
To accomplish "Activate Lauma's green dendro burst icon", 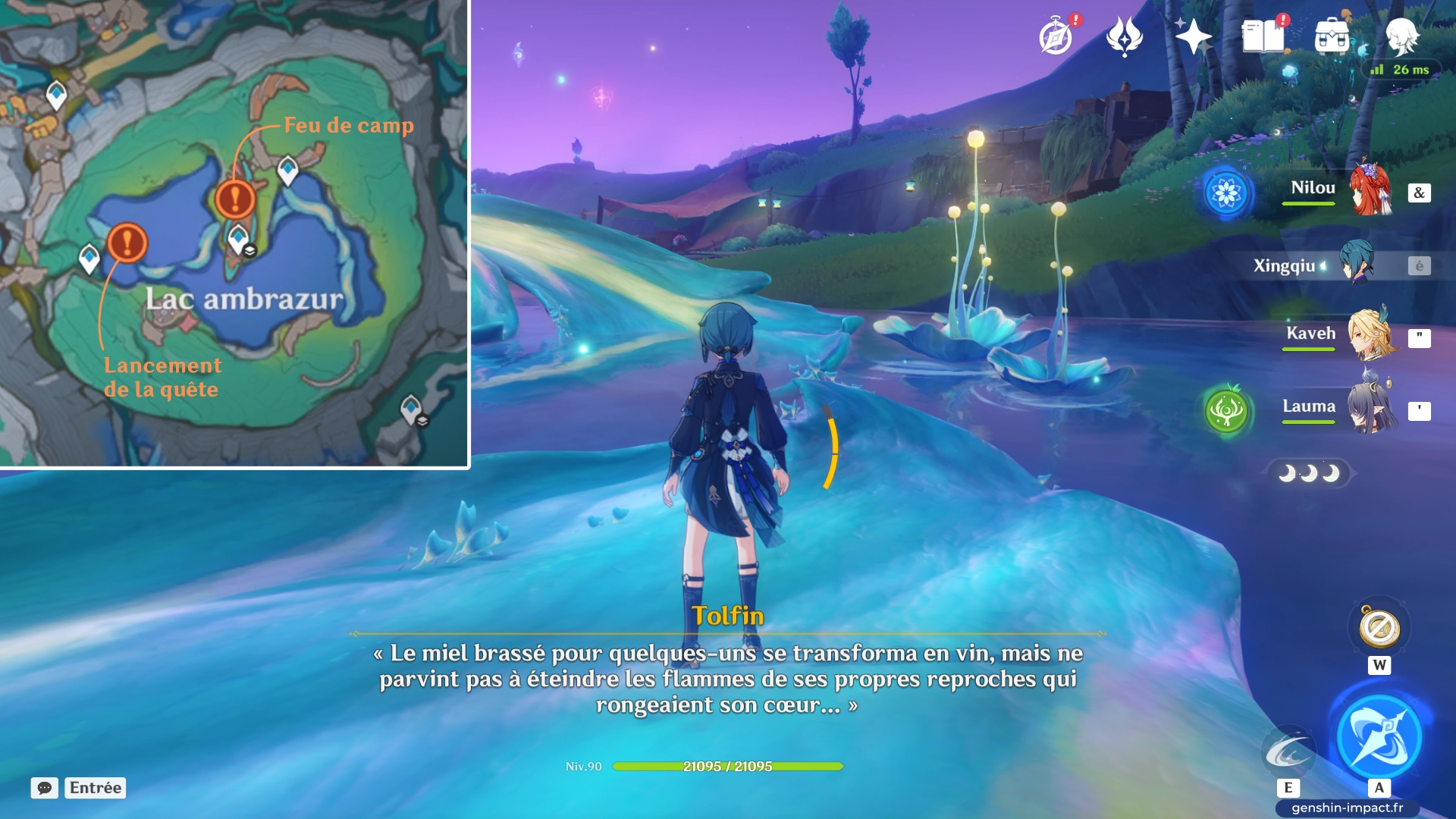I will click(1226, 406).
